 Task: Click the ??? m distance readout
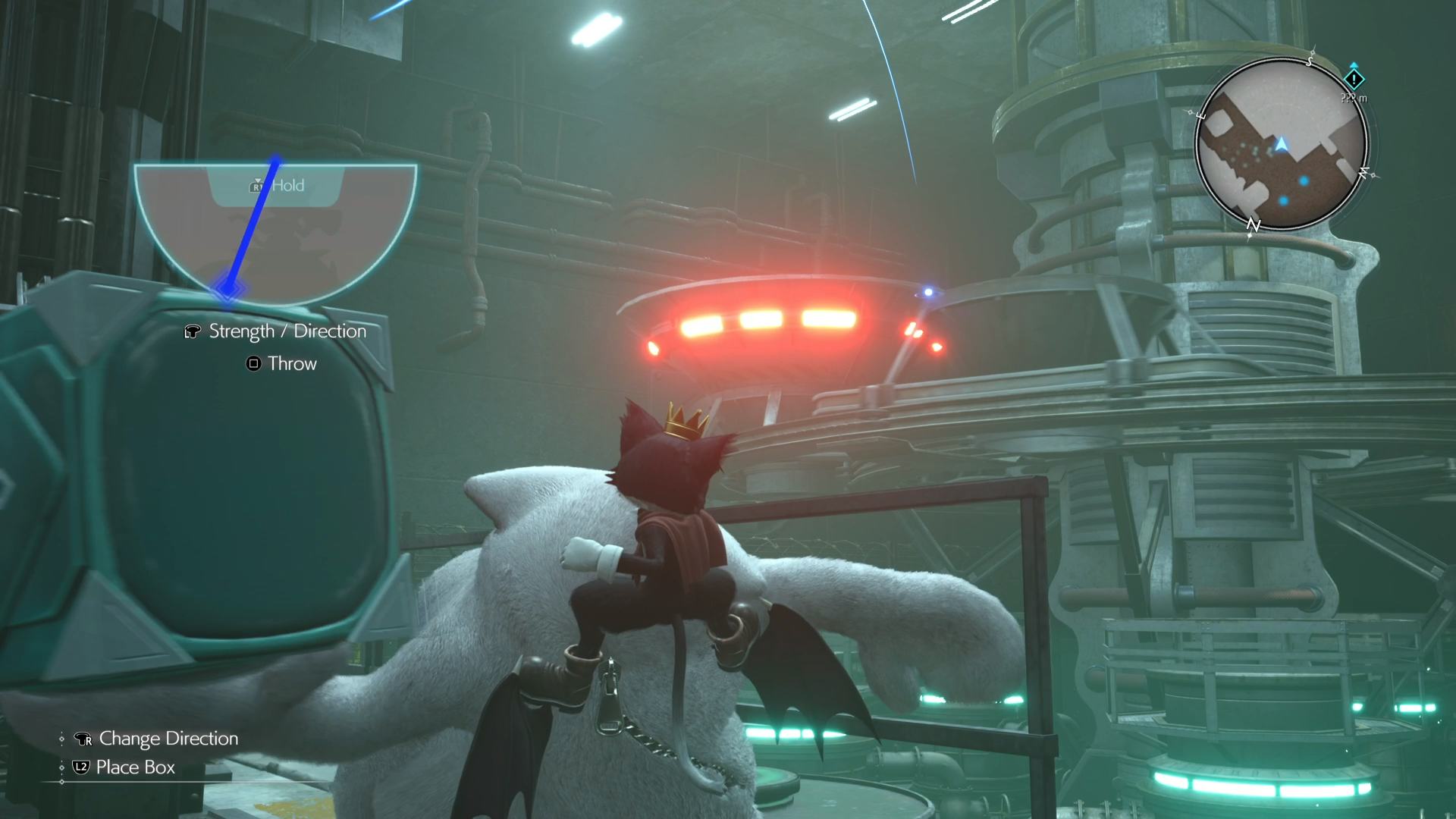[1354, 97]
